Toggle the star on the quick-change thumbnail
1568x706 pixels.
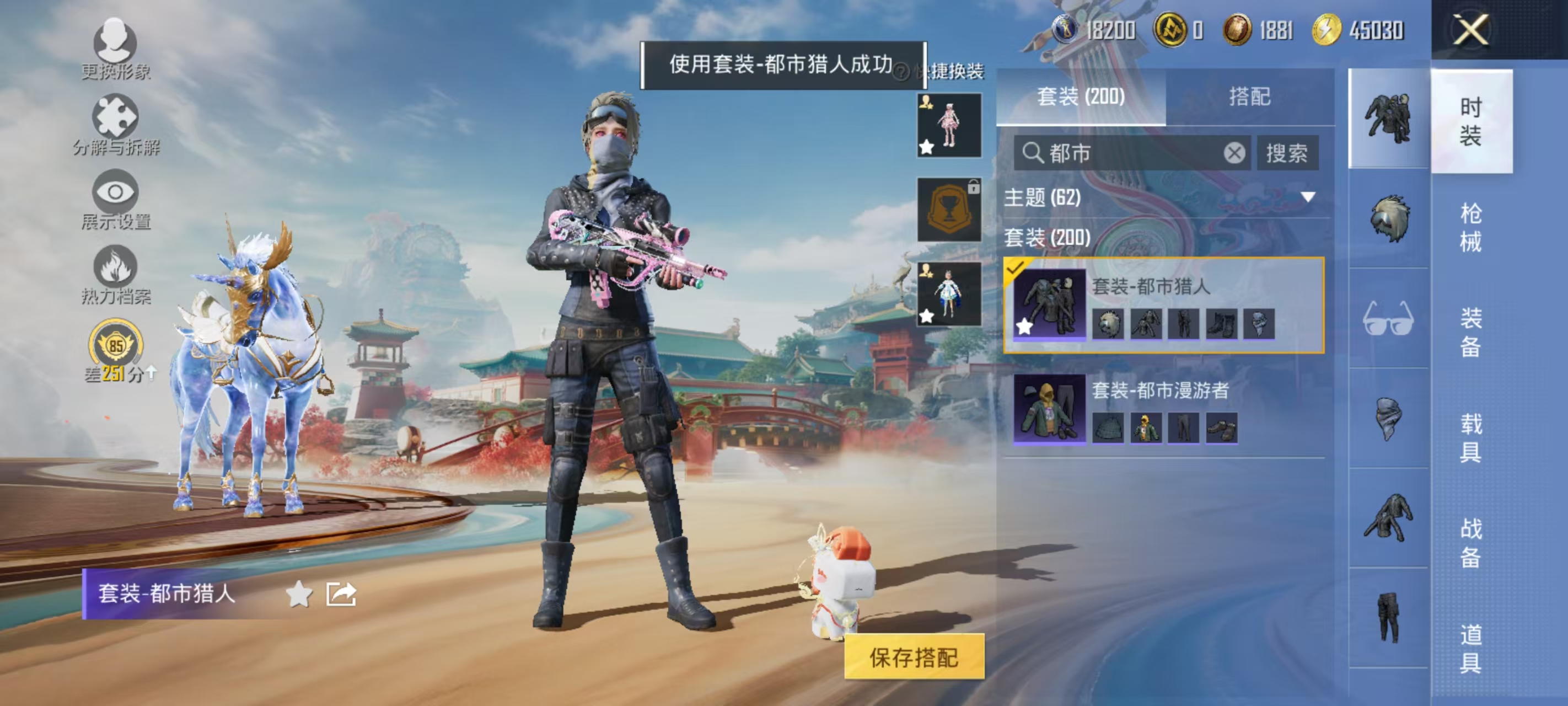pyautogui.click(x=925, y=148)
